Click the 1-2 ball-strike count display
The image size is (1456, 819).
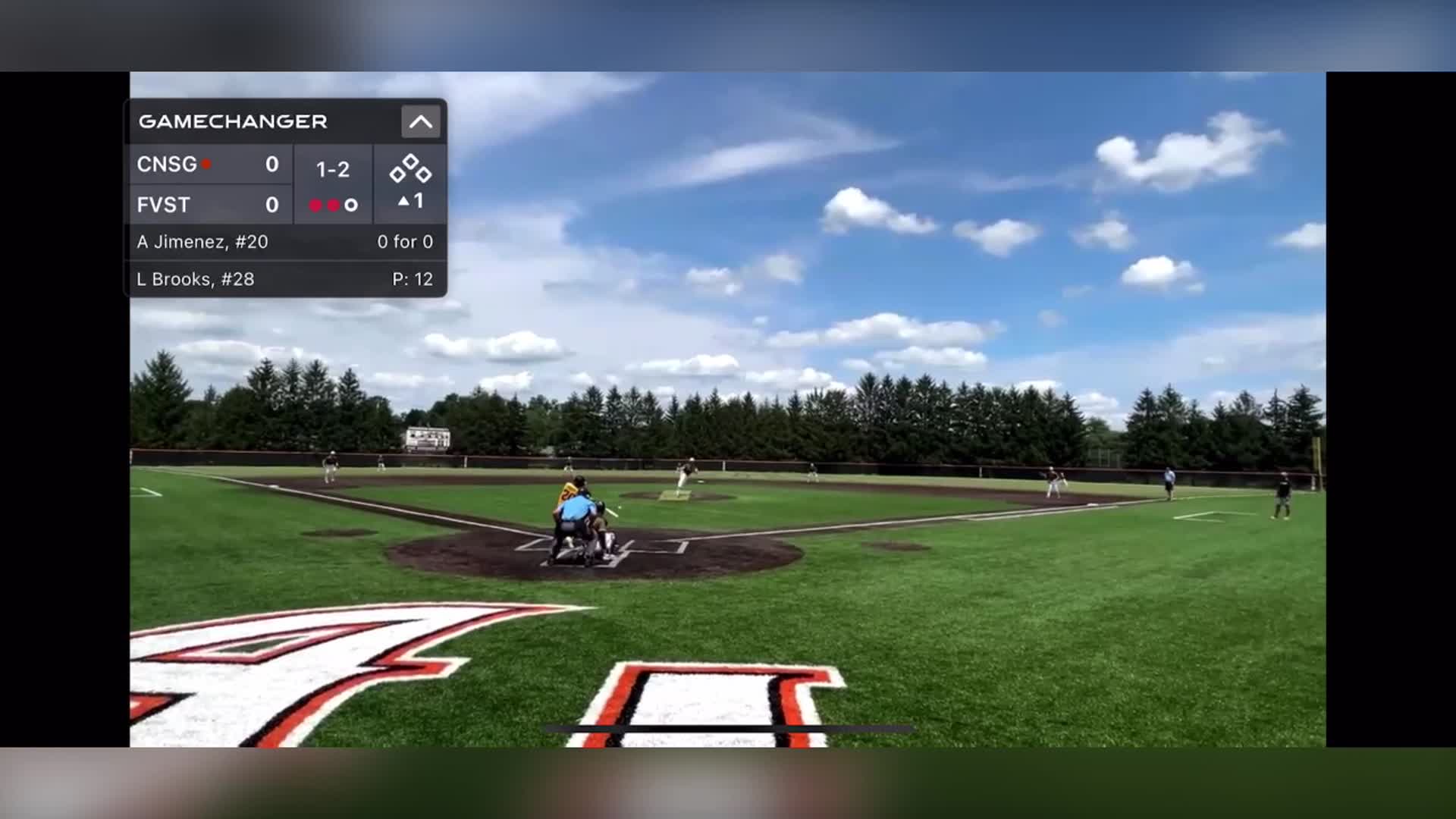point(334,171)
